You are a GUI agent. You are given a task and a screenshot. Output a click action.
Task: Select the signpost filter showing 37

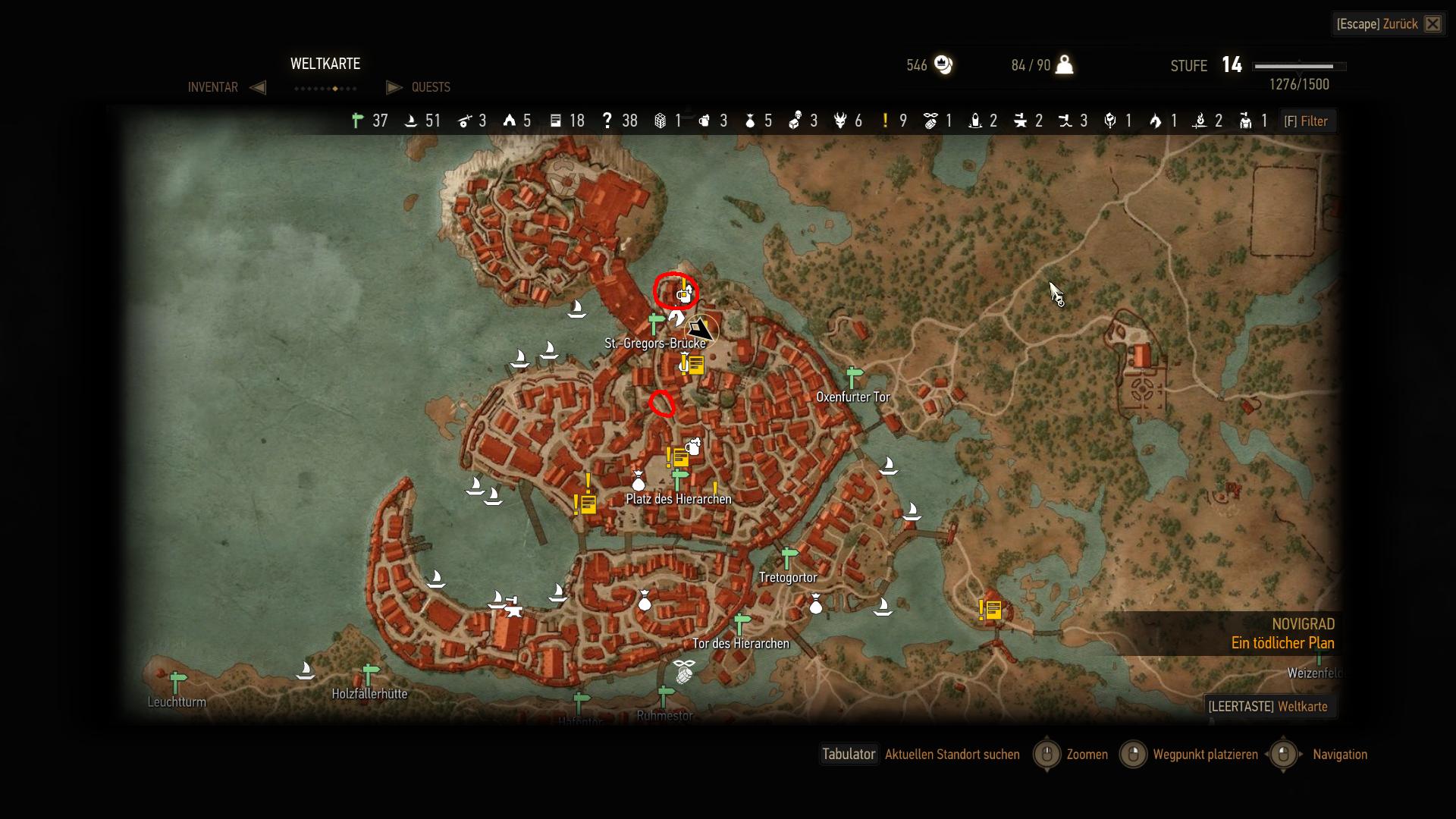[x=358, y=121]
